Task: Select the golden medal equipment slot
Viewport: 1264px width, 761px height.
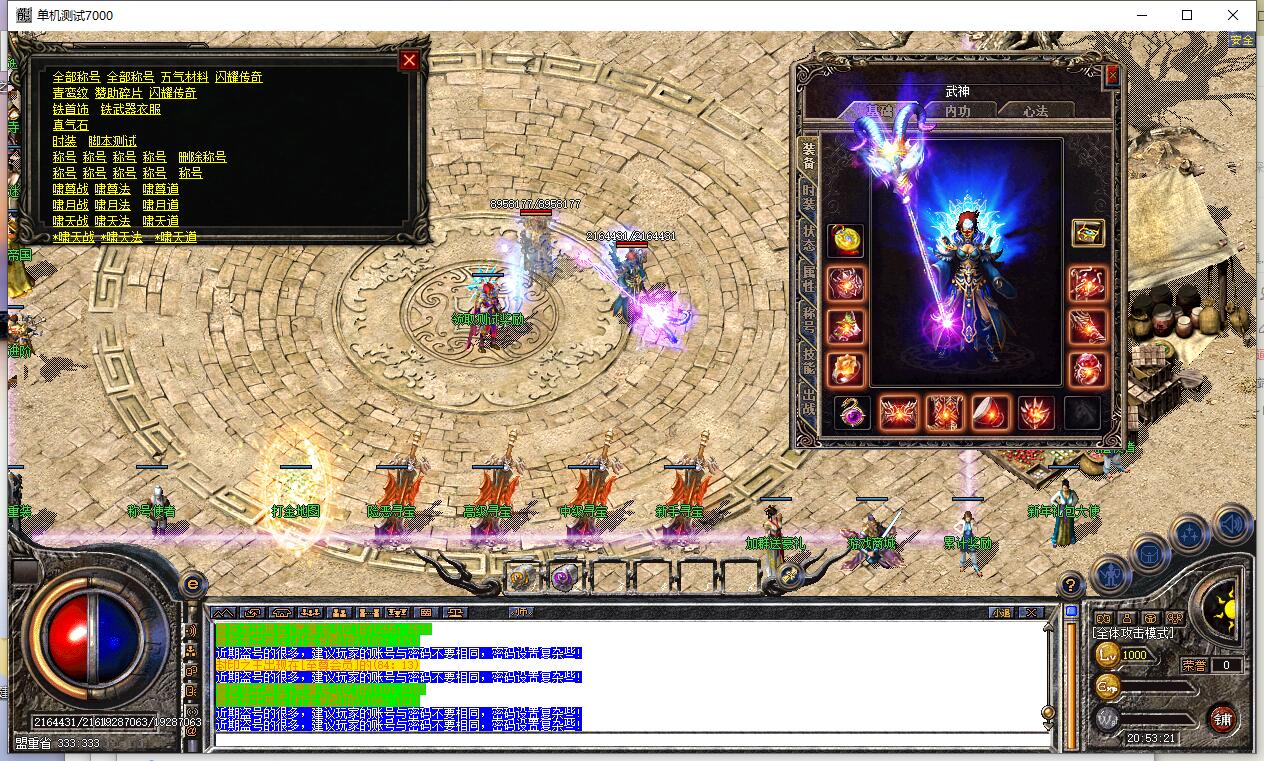Action: [x=846, y=240]
